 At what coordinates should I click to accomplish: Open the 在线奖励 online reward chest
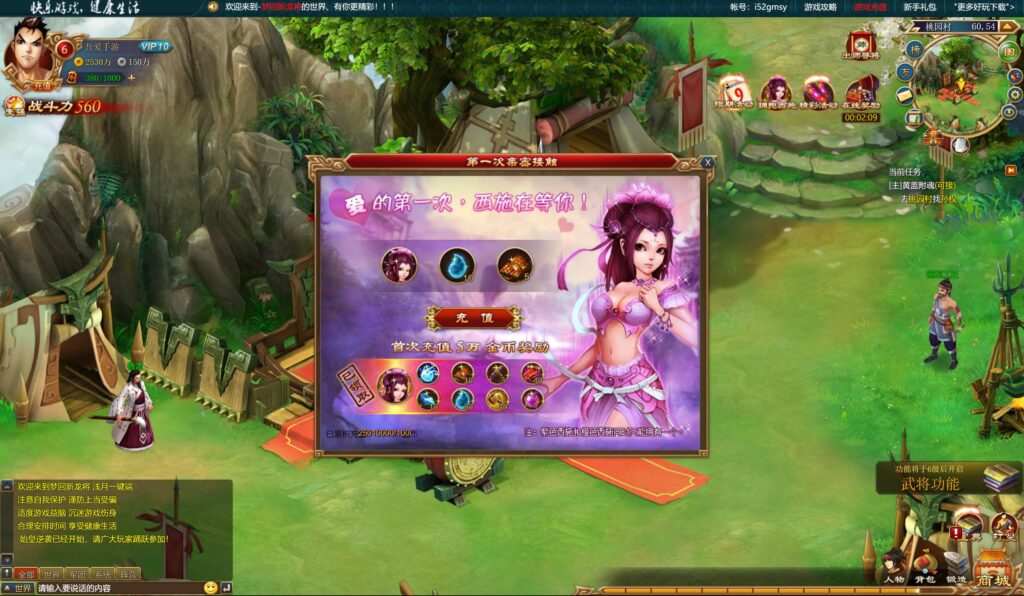(x=861, y=93)
